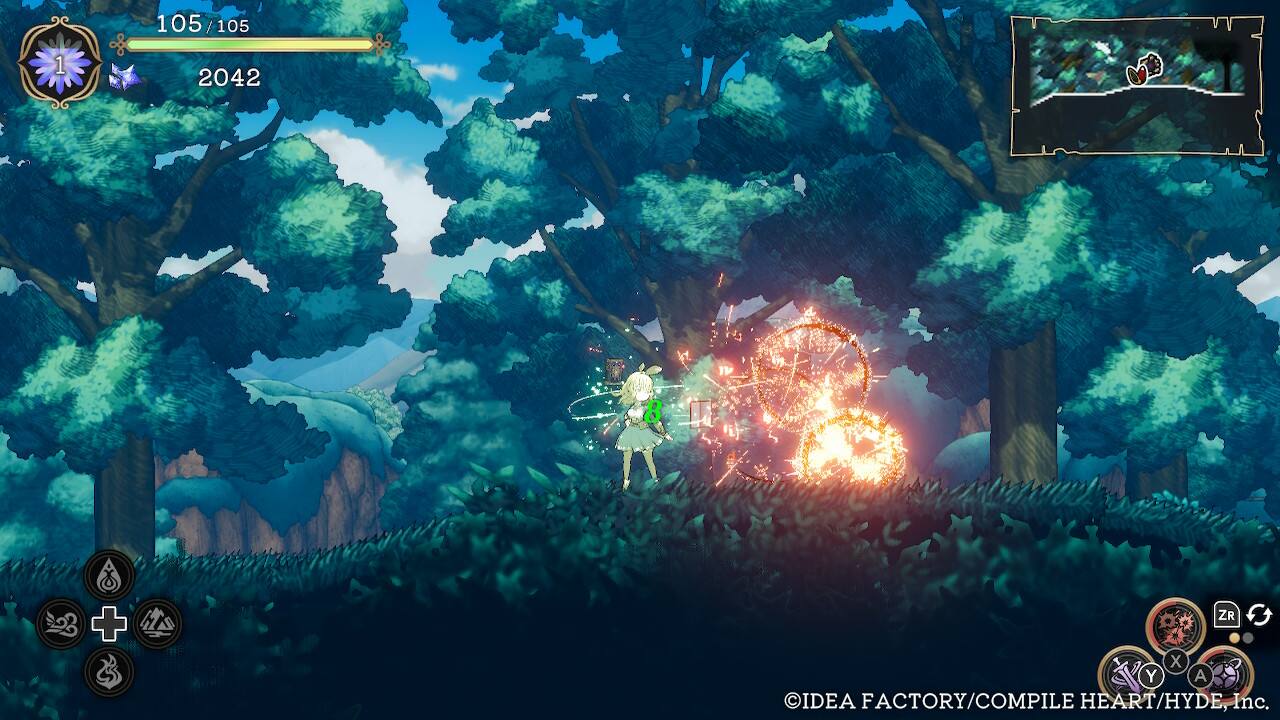Select the water droplet element icon
Viewport: 1280px width, 720px height.
pyautogui.click(x=109, y=575)
